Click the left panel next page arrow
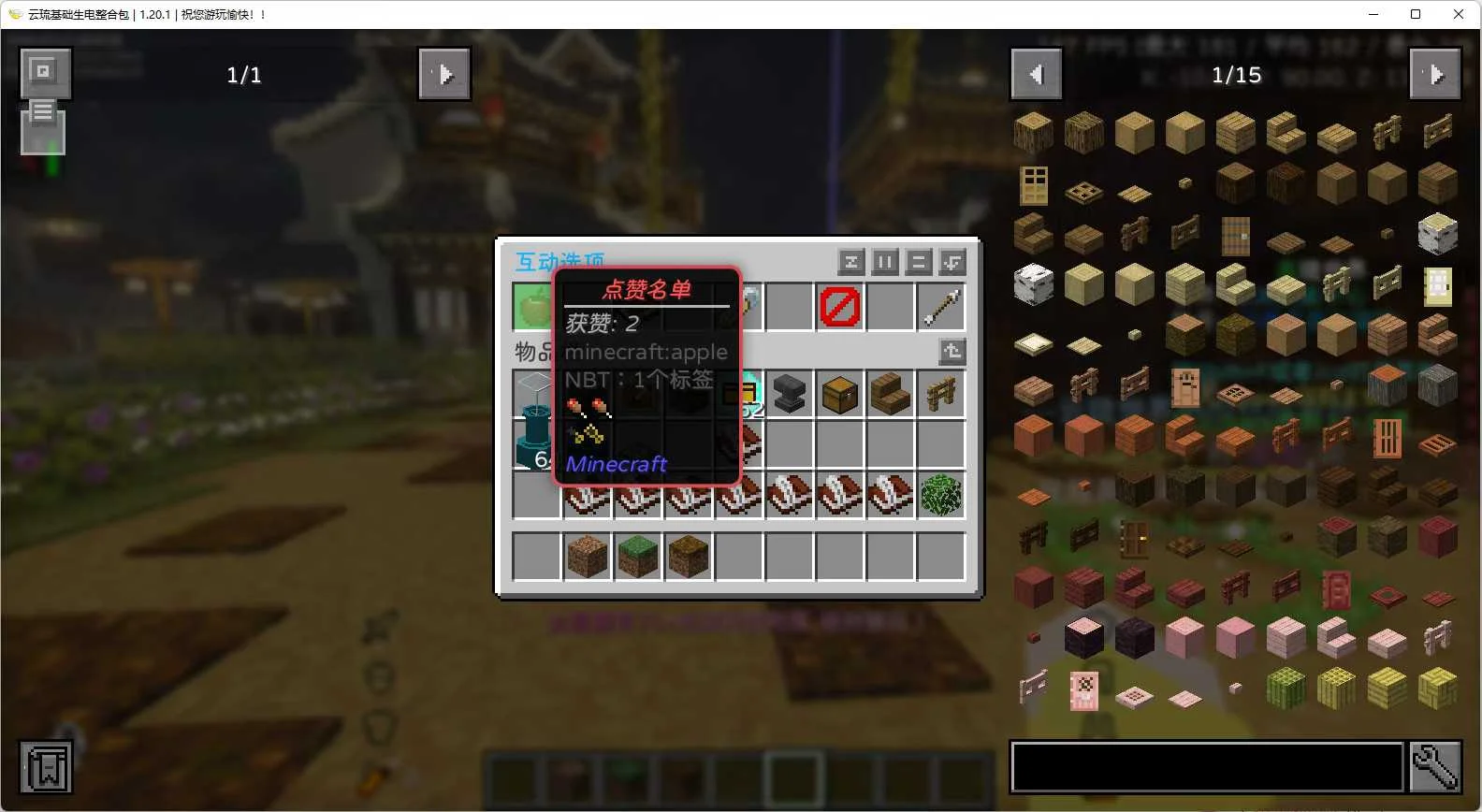Screen dimensions: 1482x812 pos(444,74)
